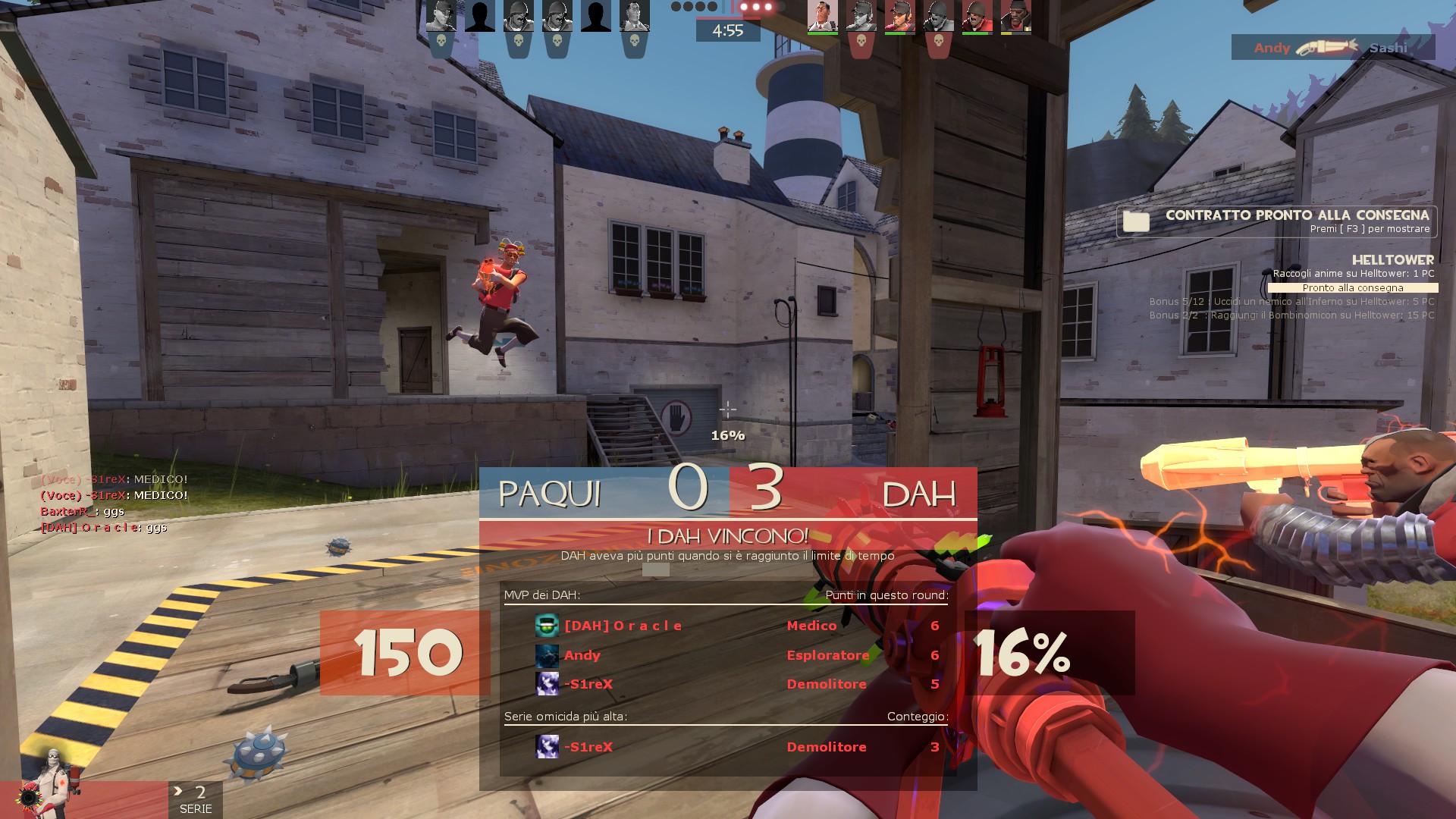The width and height of the screenshot is (1456, 819).
Task: Click -S1reX's avatar under Serie omicida più alta
Action: point(547,747)
